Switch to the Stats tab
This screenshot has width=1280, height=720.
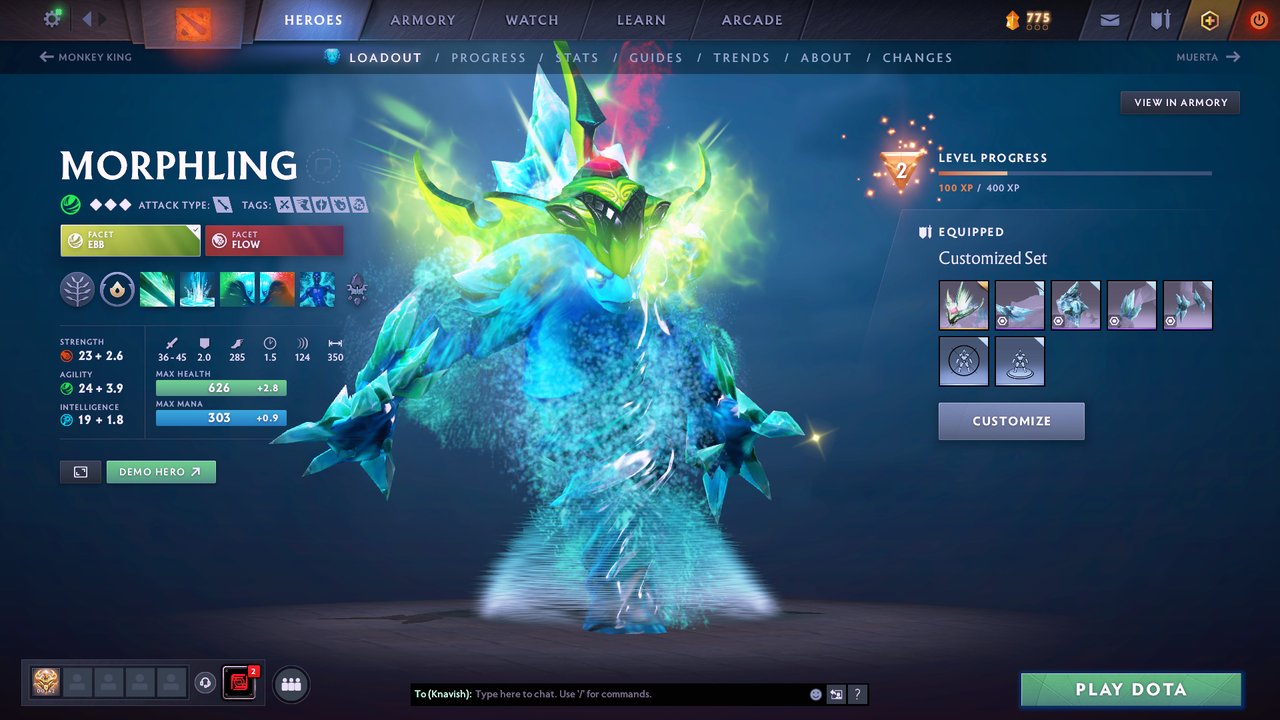point(577,57)
